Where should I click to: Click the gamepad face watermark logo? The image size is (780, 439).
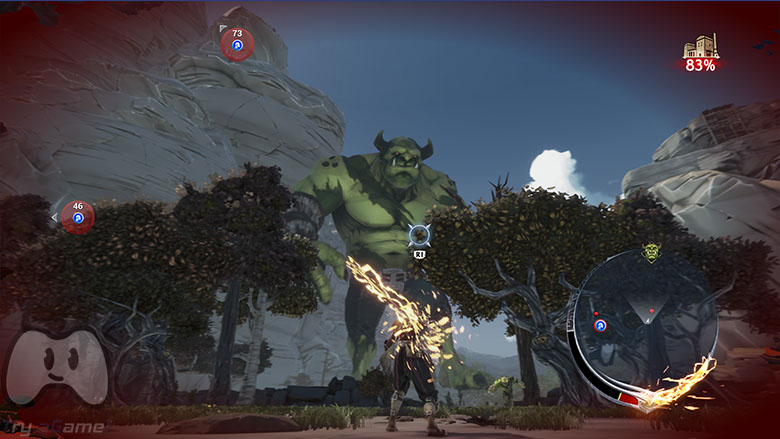(x=57, y=366)
